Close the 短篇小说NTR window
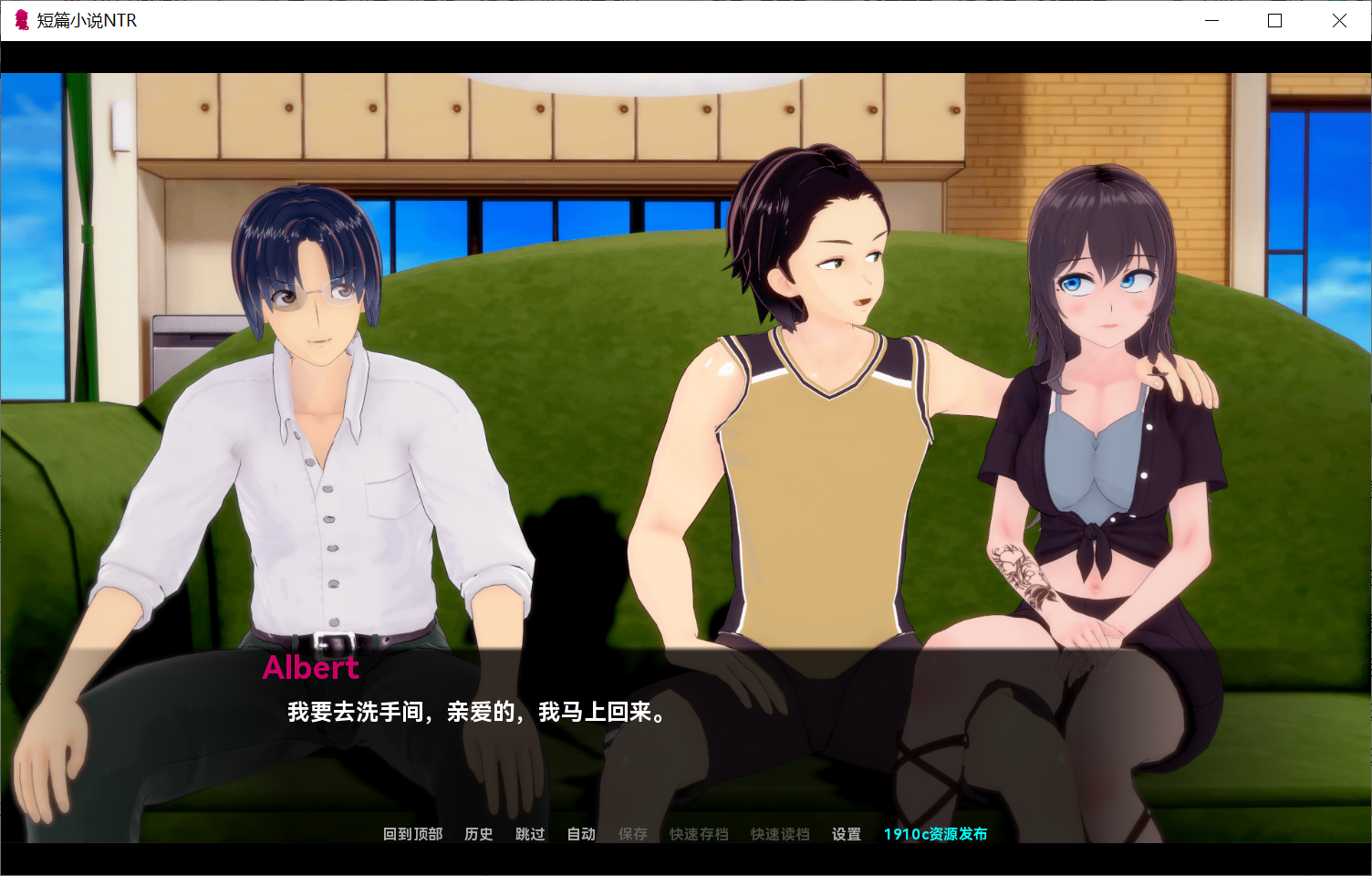This screenshot has width=1372, height=876. (1339, 20)
